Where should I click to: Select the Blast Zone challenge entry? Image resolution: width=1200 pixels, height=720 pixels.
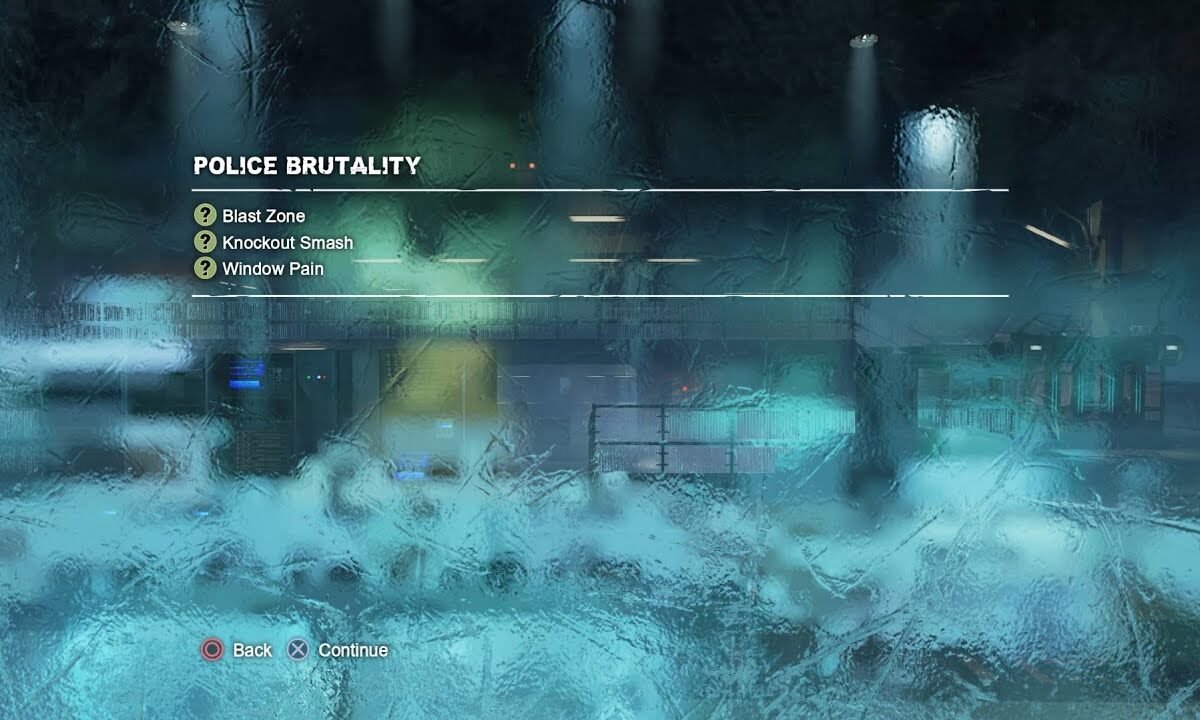pos(263,216)
